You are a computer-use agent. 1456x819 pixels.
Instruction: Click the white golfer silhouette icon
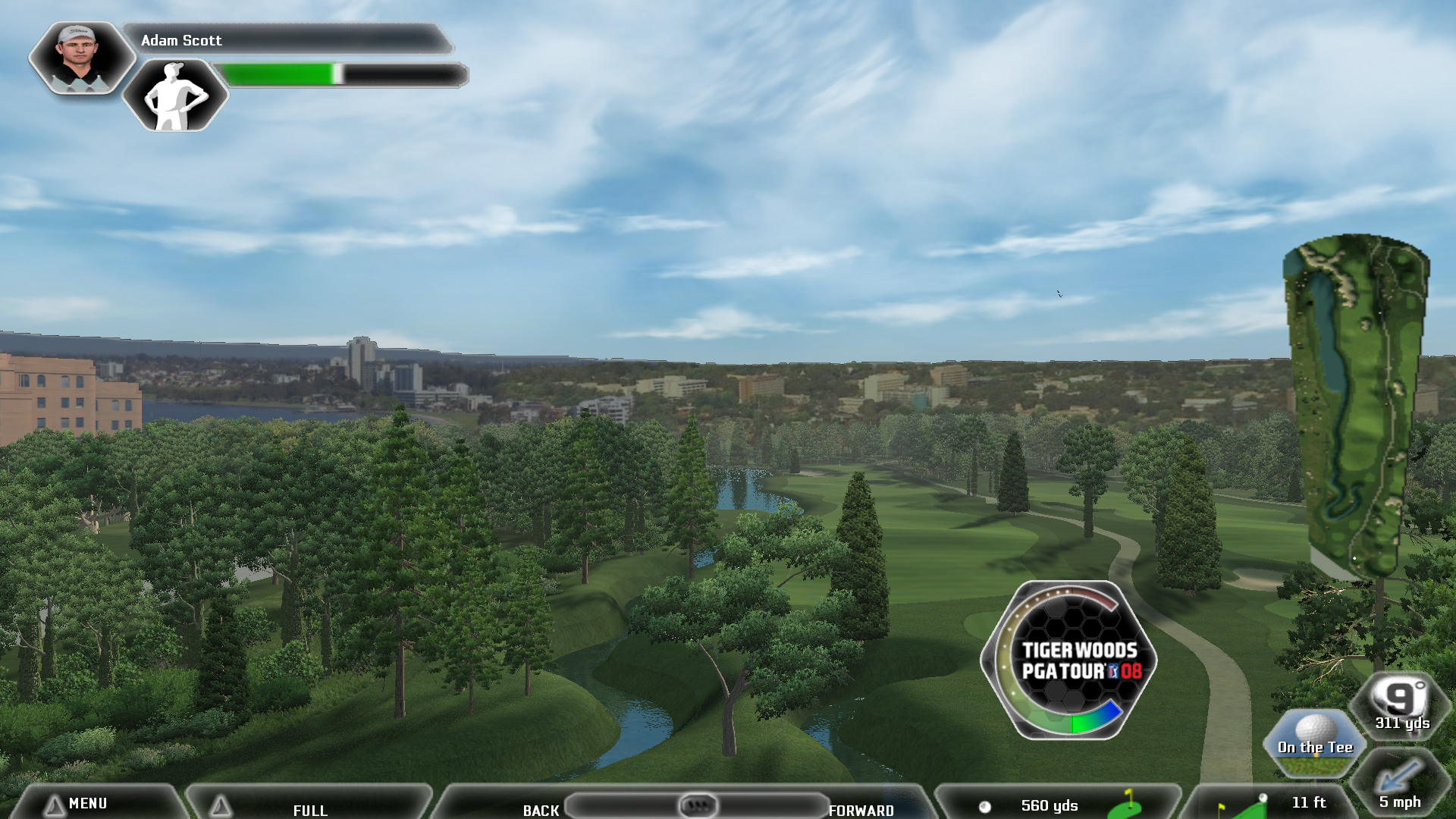point(175,96)
